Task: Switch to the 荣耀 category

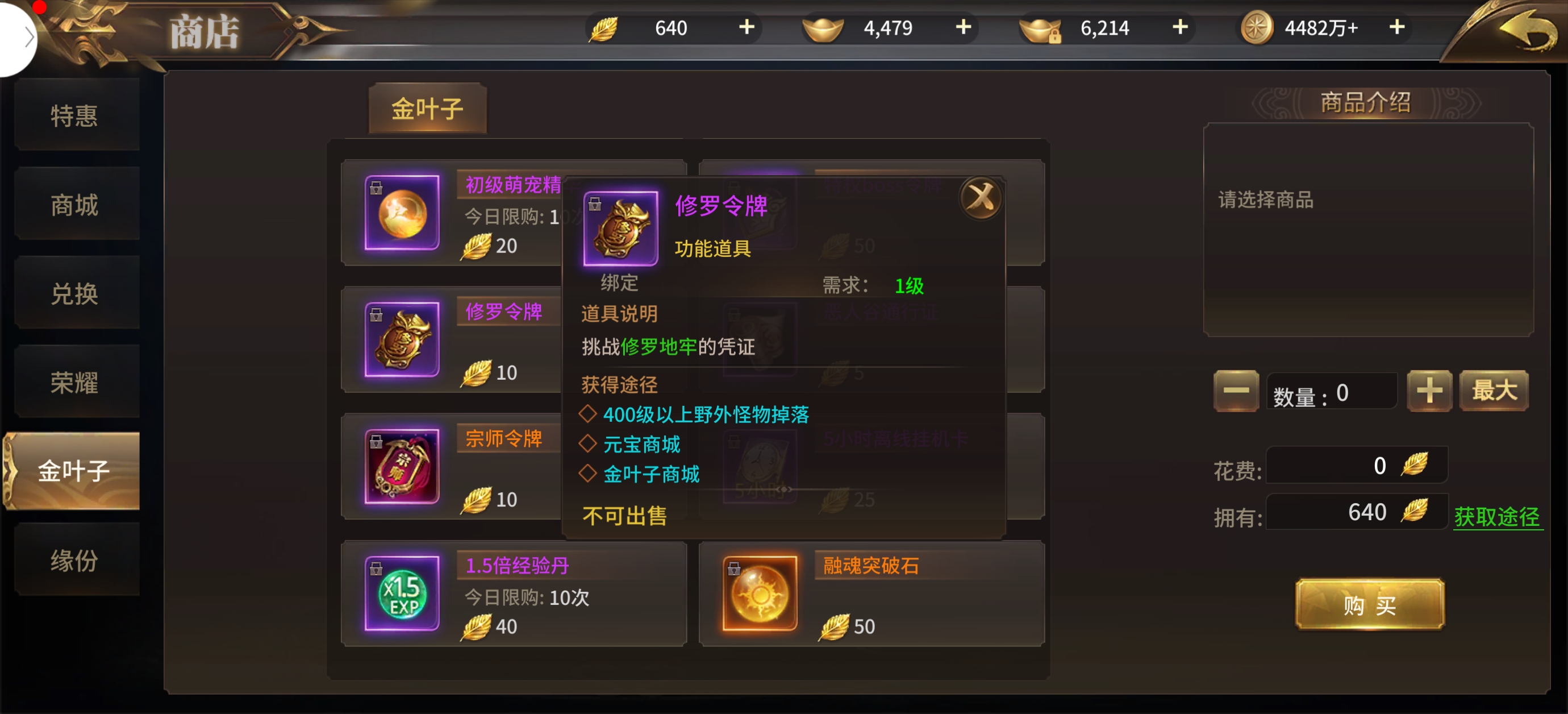Action: point(74,383)
